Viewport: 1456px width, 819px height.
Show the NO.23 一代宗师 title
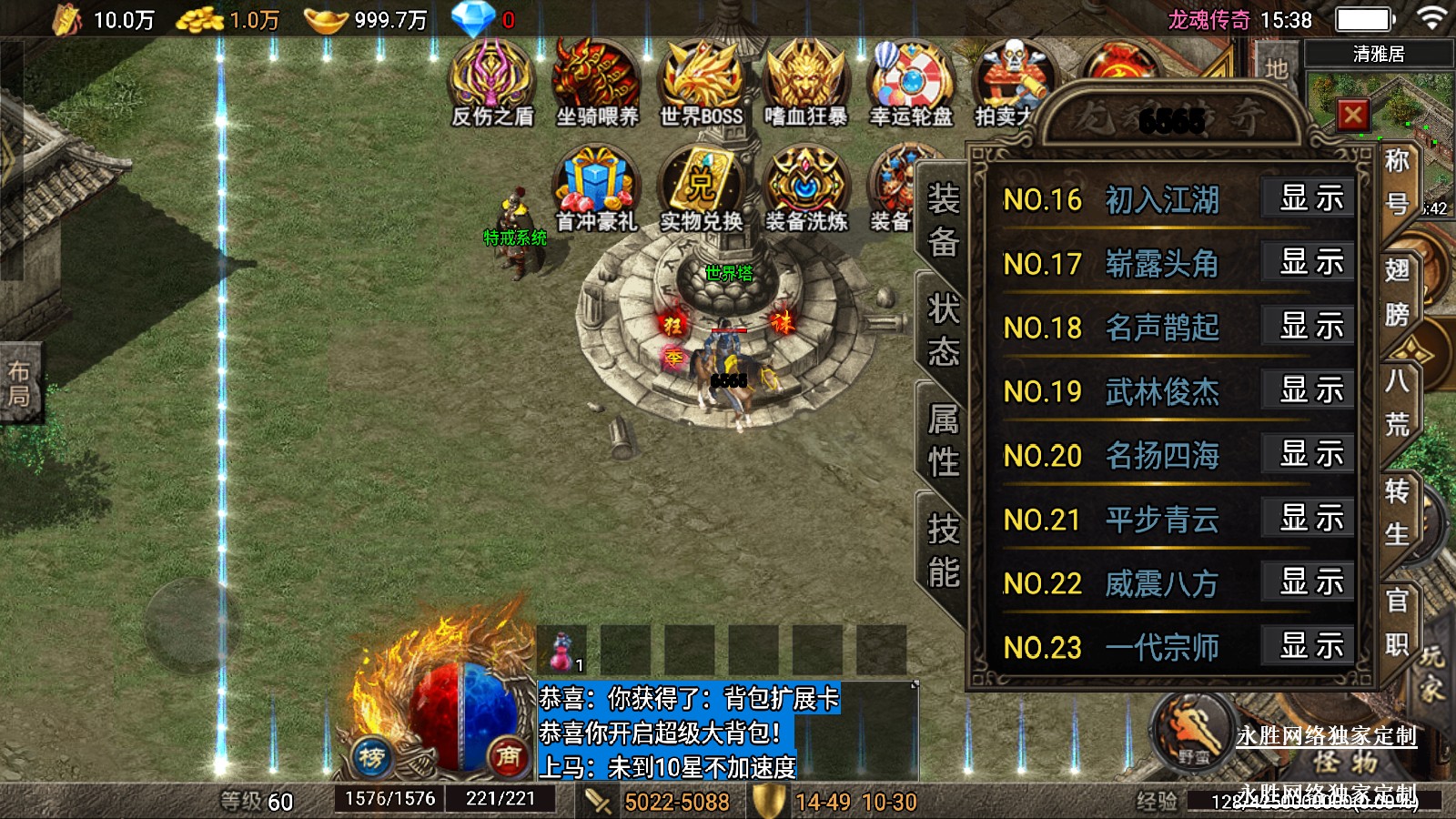click(1309, 646)
